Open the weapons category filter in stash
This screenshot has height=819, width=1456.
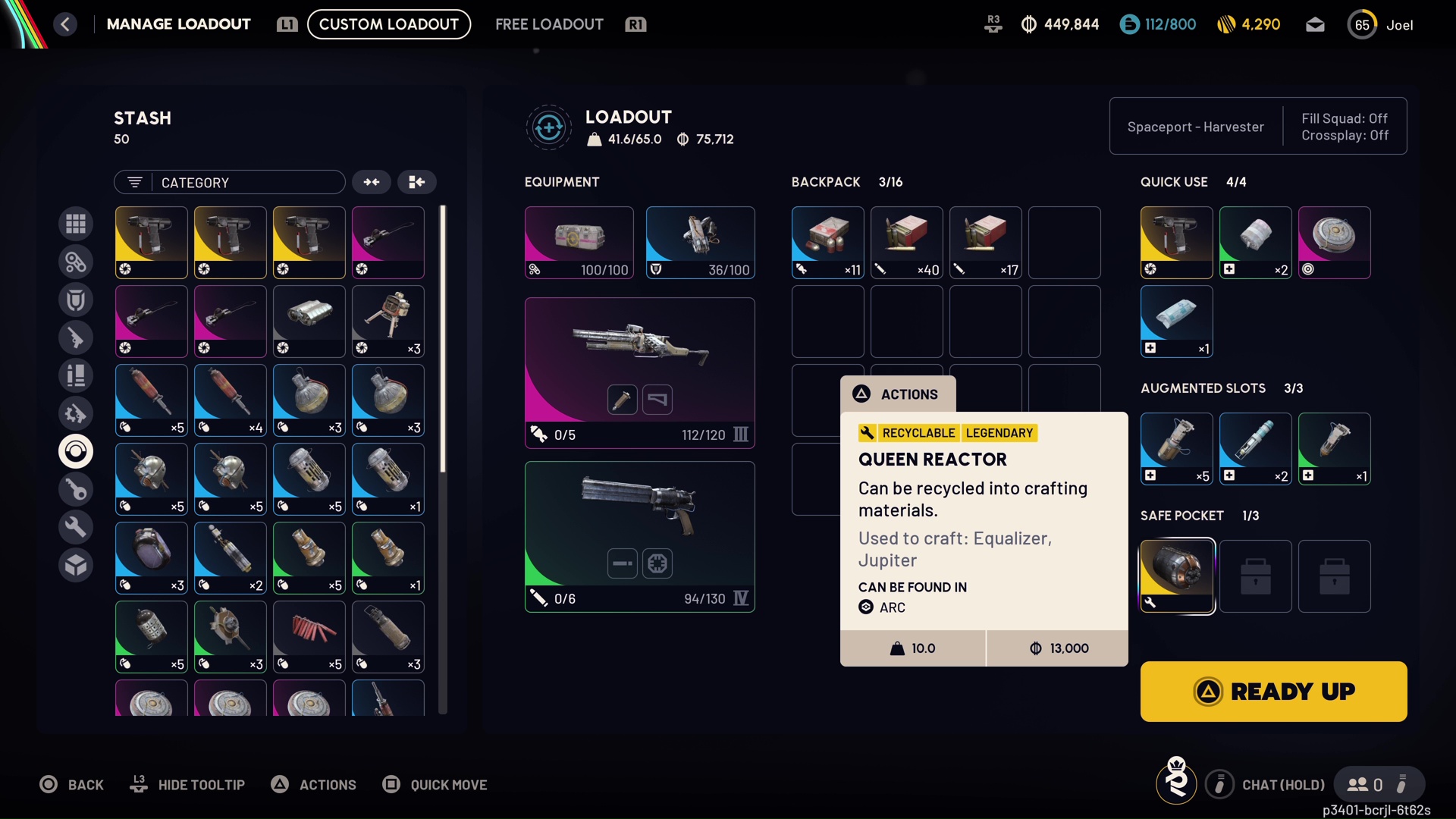click(x=76, y=337)
